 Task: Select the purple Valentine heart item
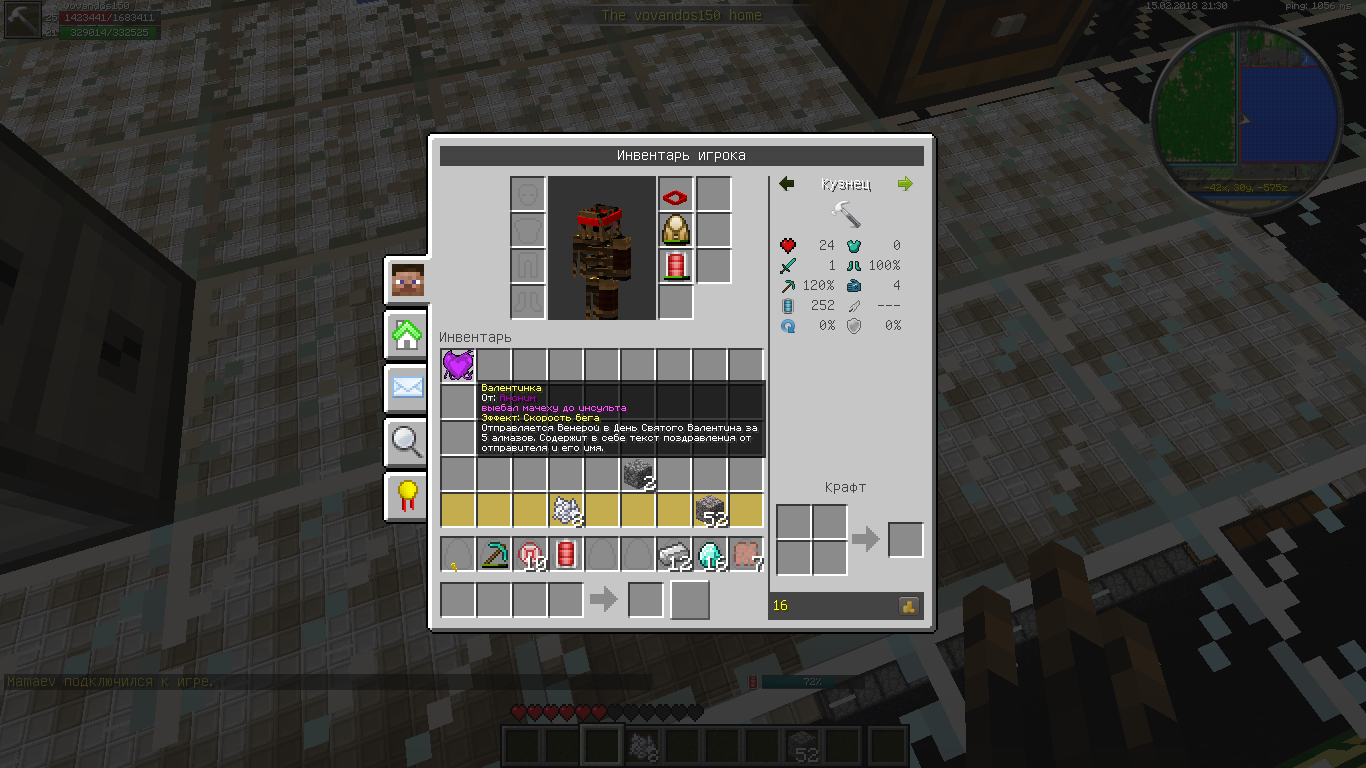[457, 365]
